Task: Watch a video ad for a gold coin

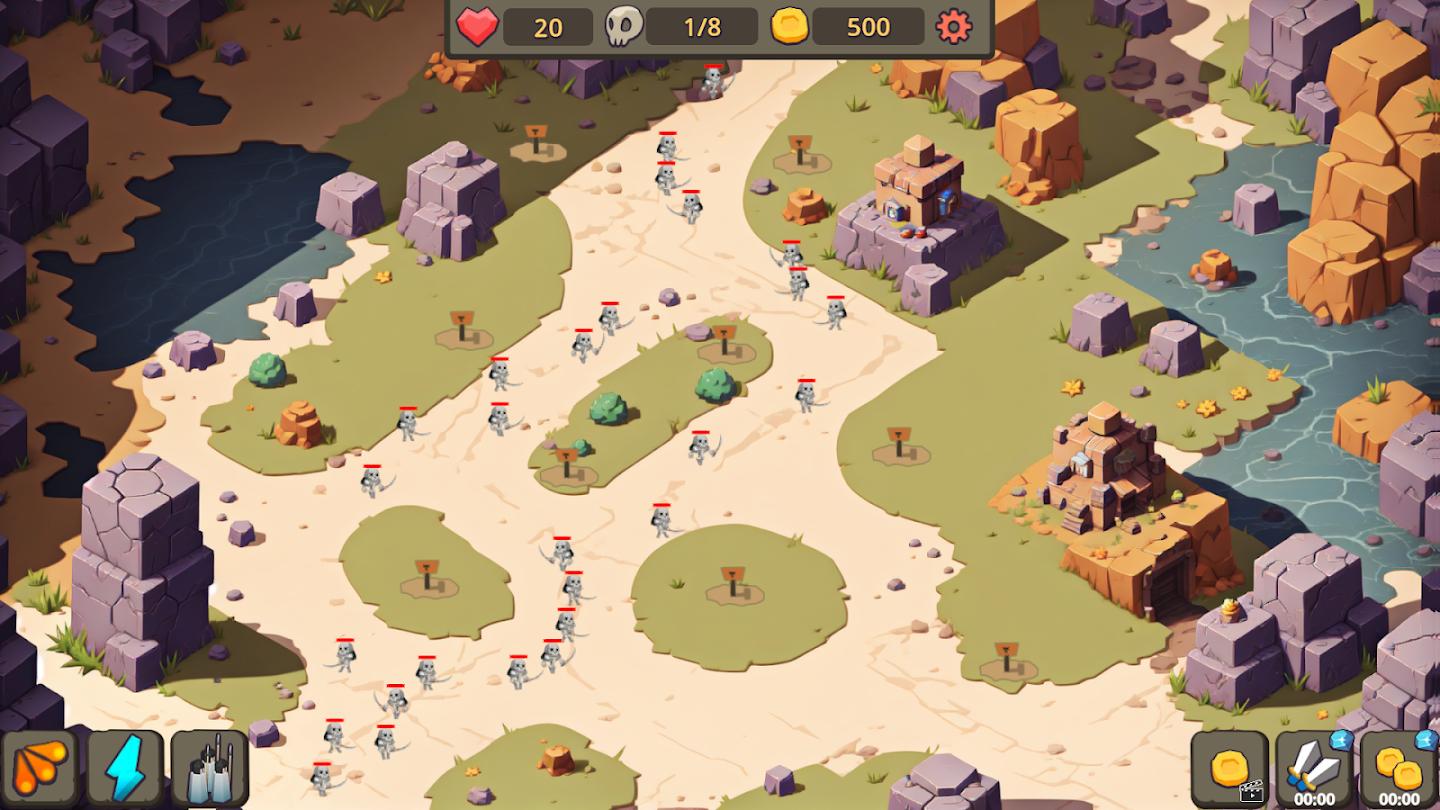Action: [x=1229, y=769]
